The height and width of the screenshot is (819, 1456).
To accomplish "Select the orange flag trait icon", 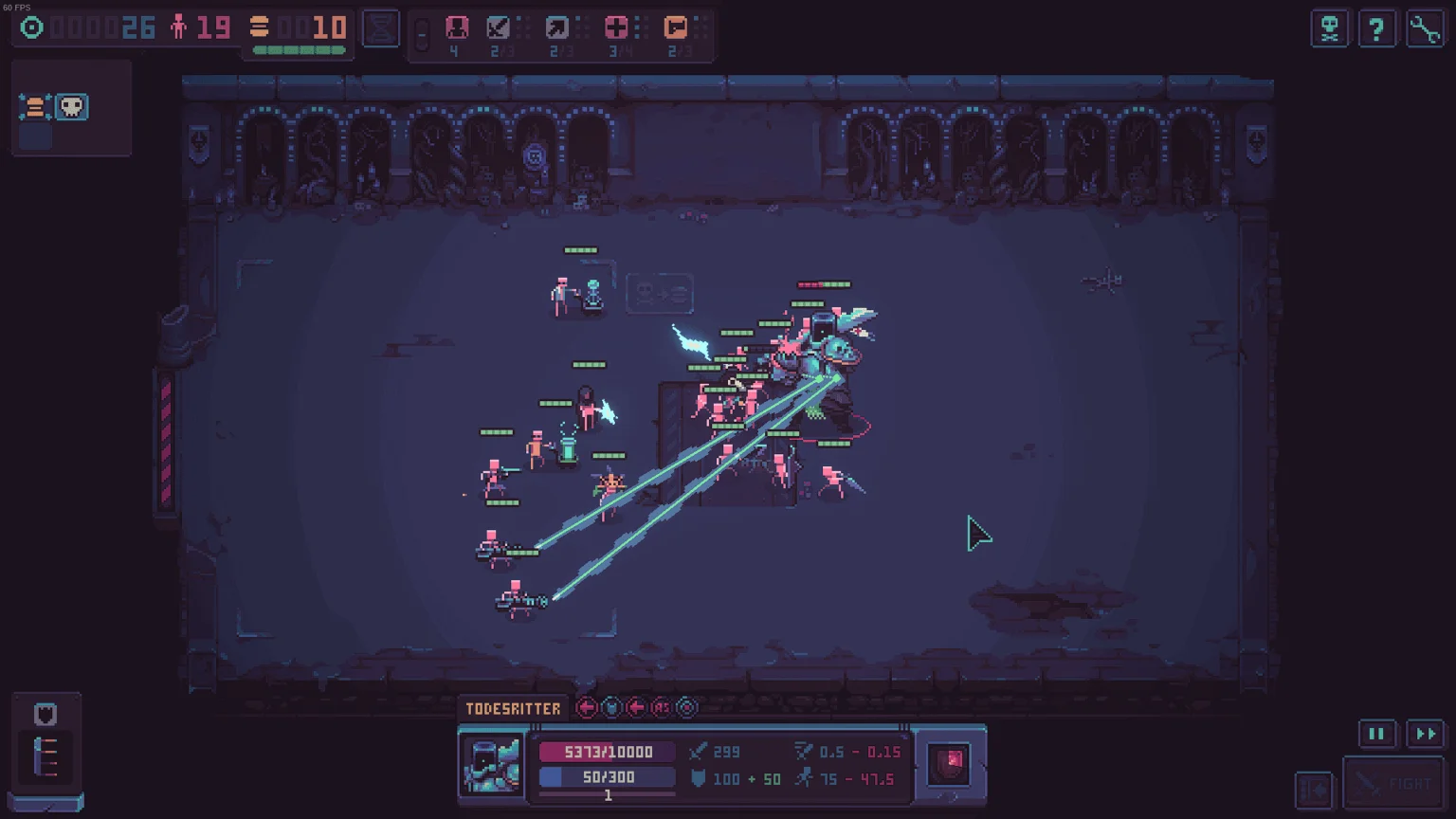I will tap(676, 27).
